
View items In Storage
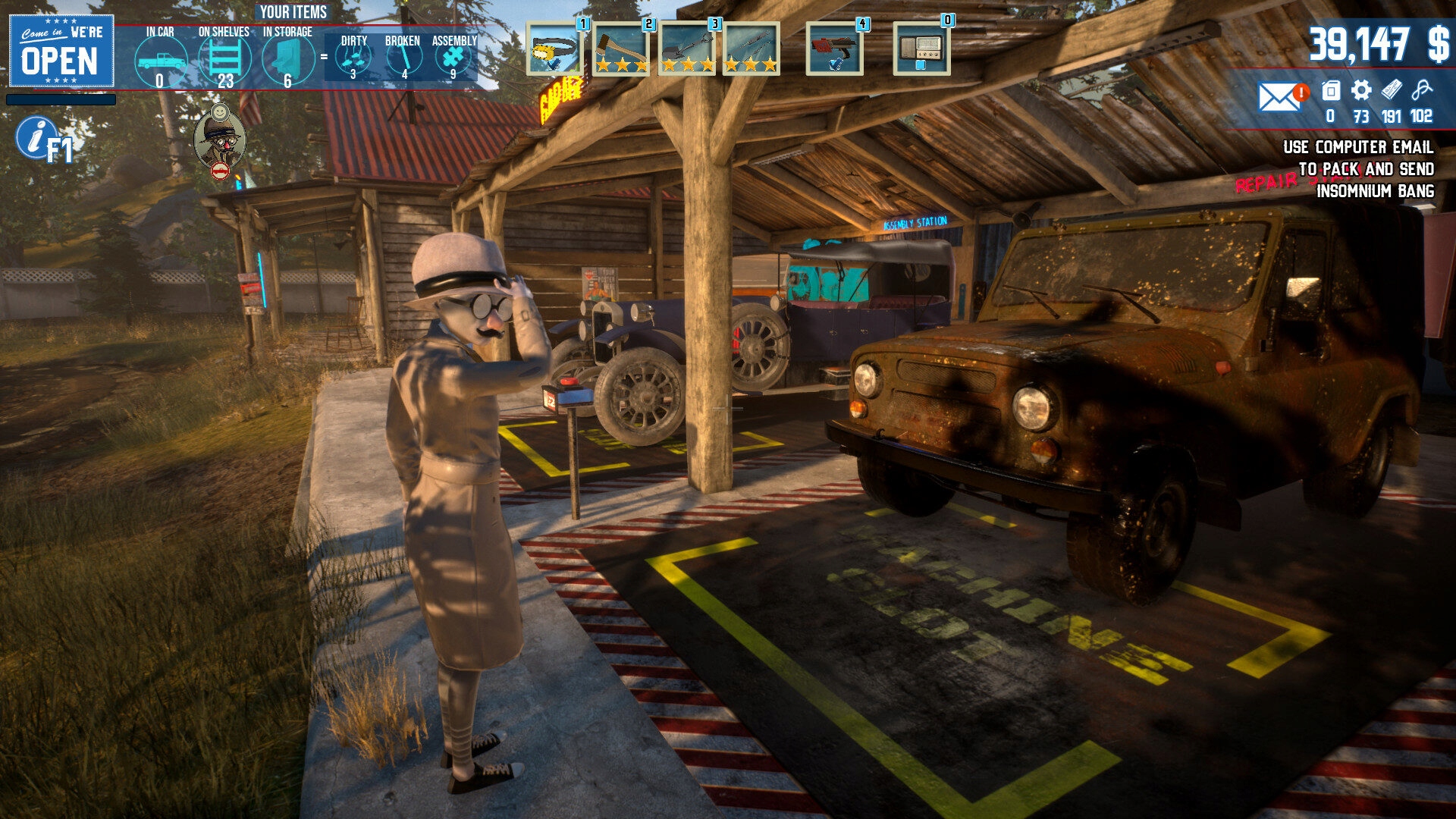coord(287,61)
